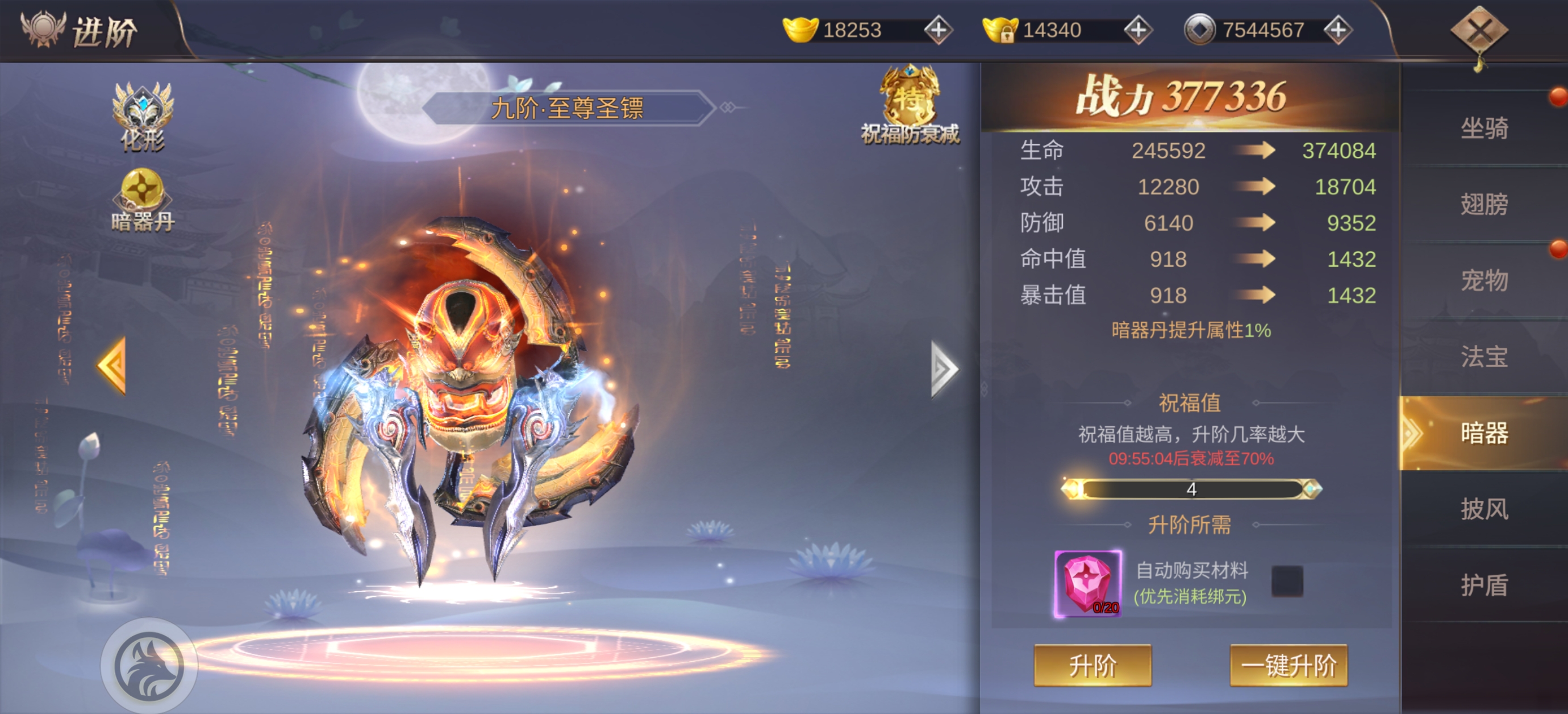Open the 暗器丹 icon

click(143, 201)
